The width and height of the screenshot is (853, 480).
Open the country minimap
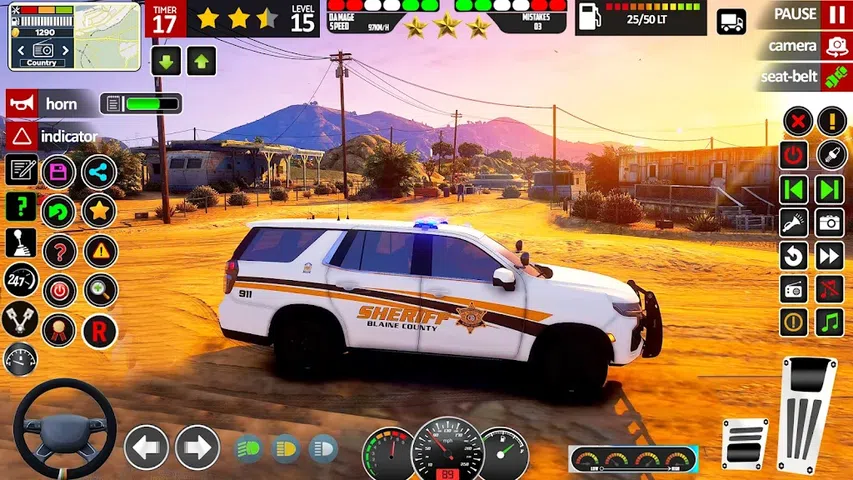tap(75, 36)
